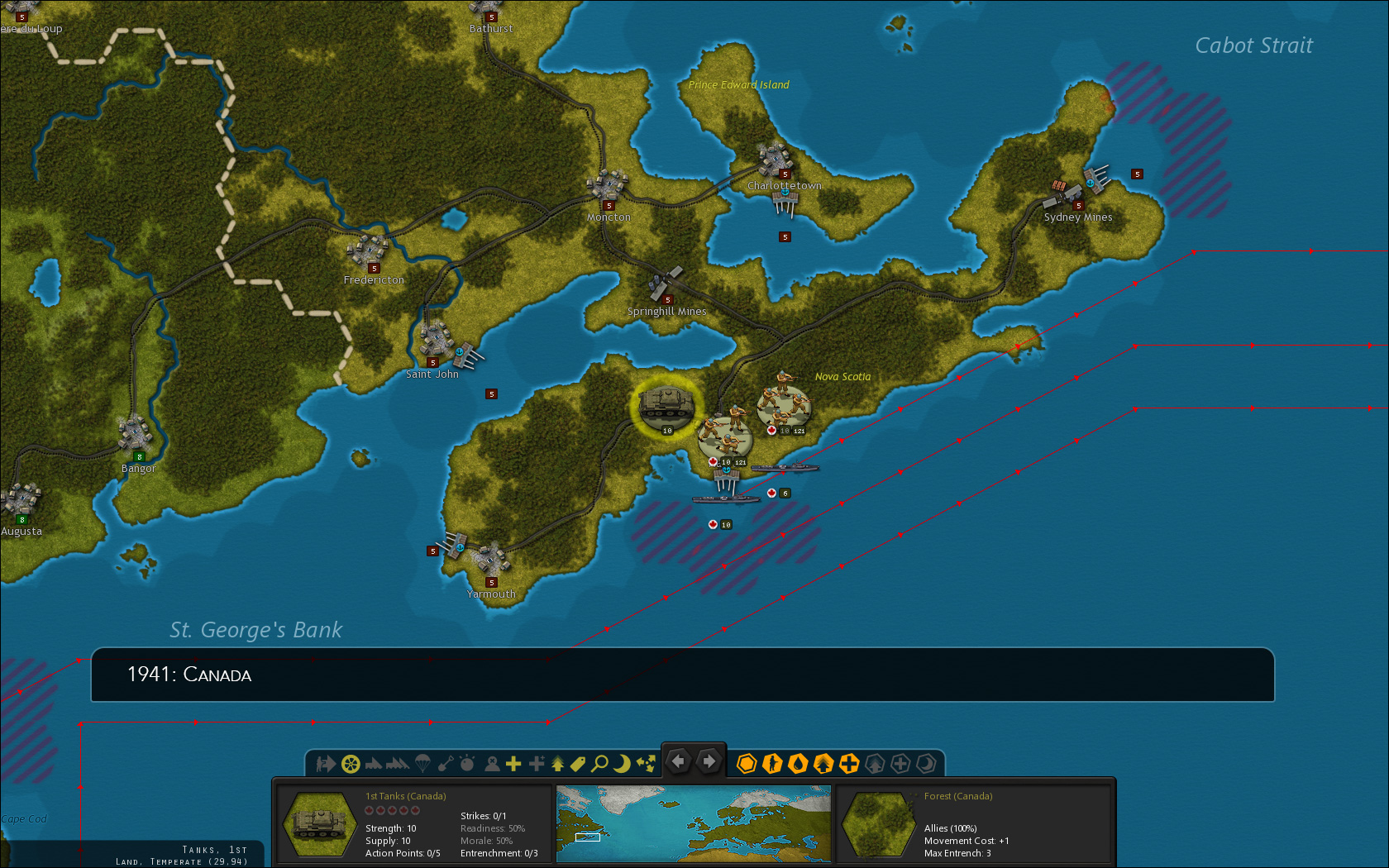Click the entrench shovel icon
Screen dimensions: 1389x868
point(447,764)
